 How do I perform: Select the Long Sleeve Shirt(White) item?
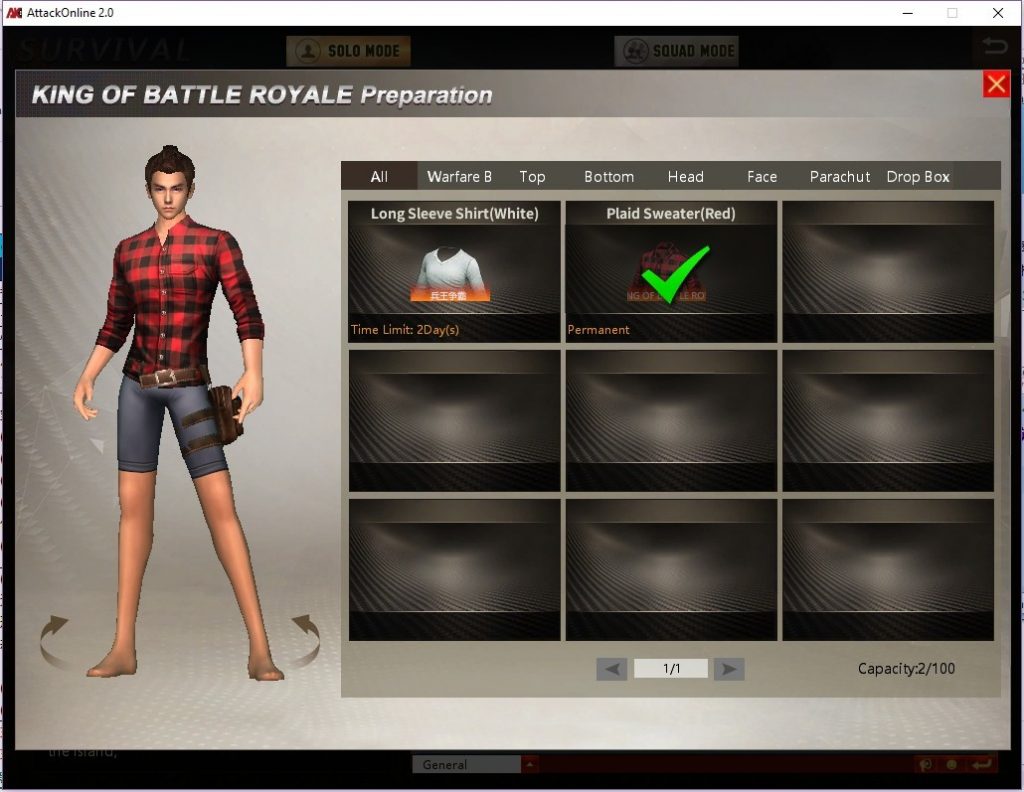pos(454,272)
